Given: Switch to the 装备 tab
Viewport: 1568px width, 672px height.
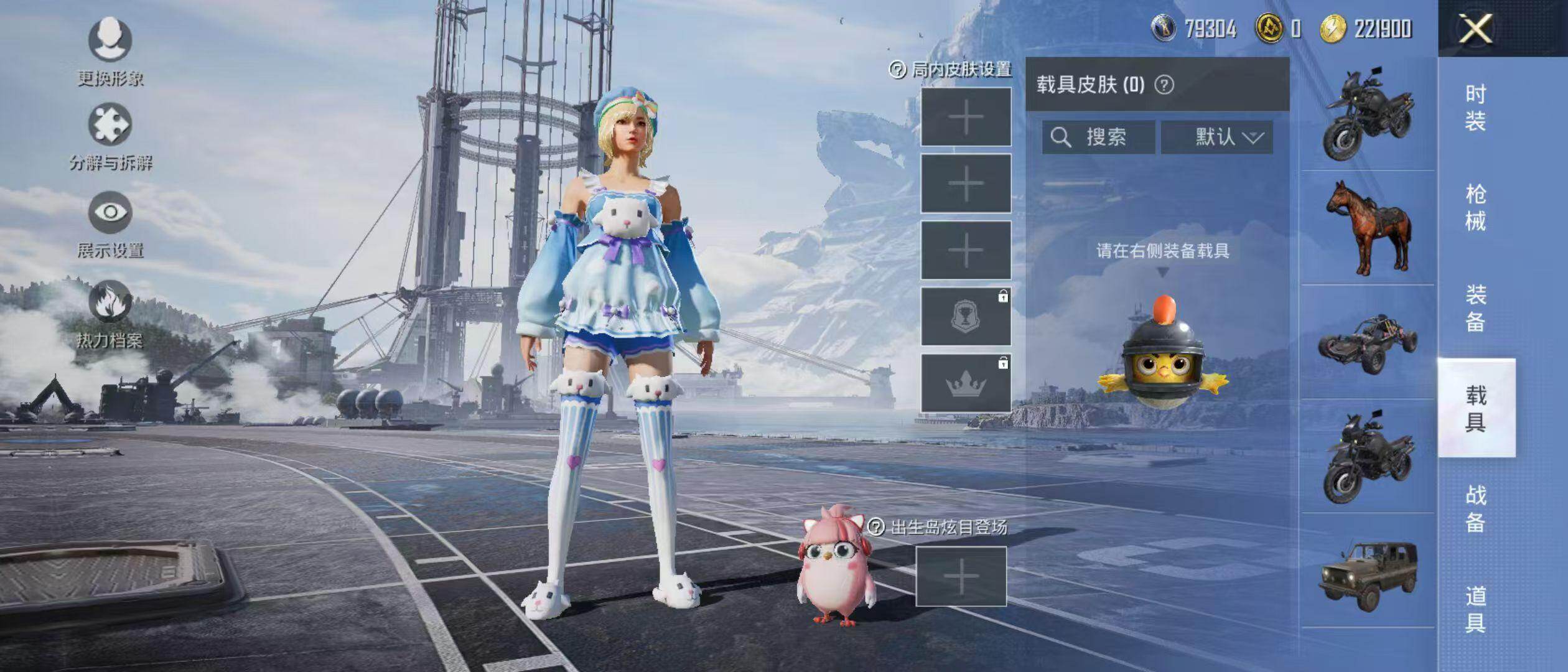Looking at the screenshot, I should tap(1475, 308).
